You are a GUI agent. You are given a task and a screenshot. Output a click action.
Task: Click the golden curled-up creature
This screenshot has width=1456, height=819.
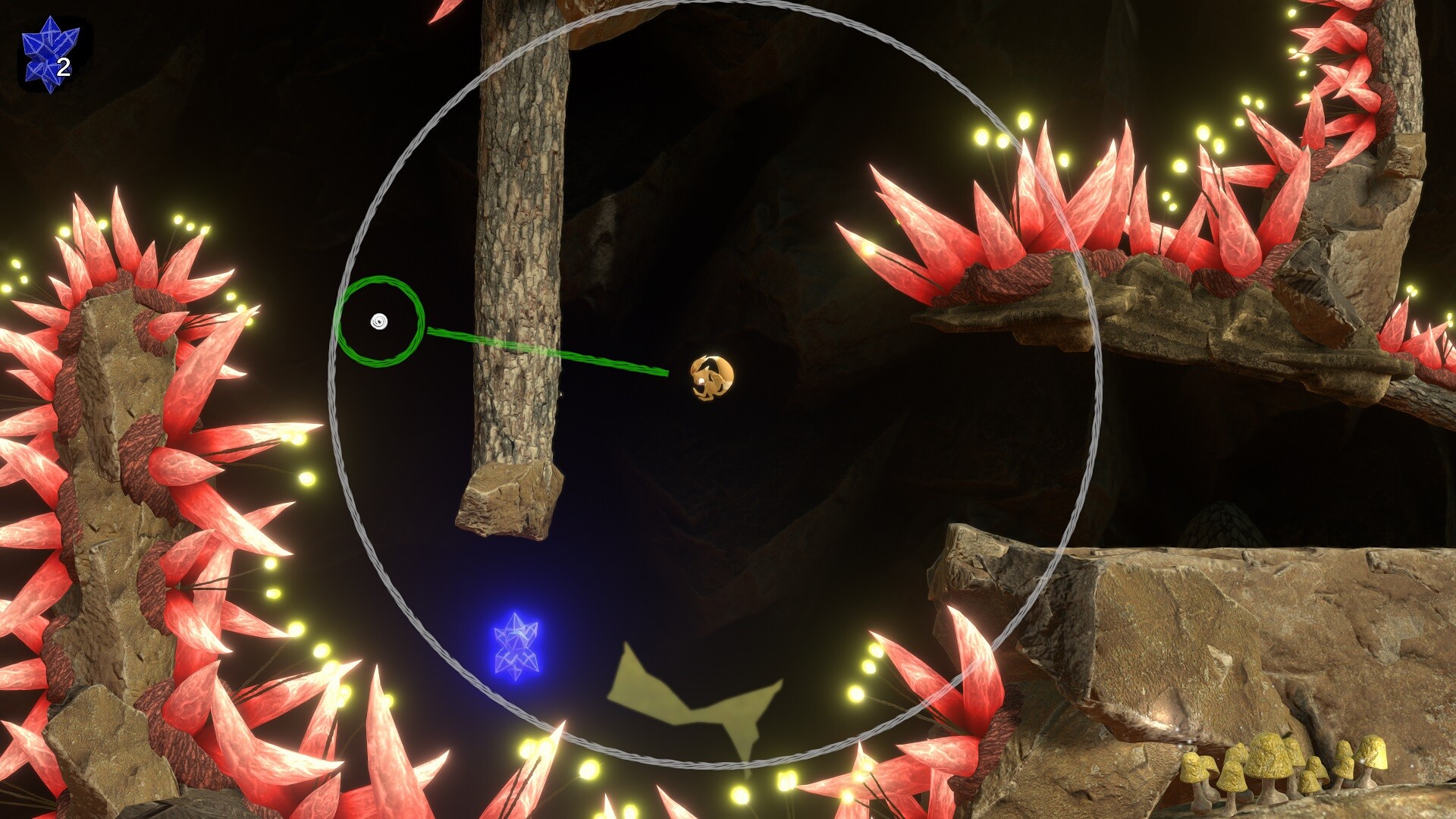[x=711, y=377]
